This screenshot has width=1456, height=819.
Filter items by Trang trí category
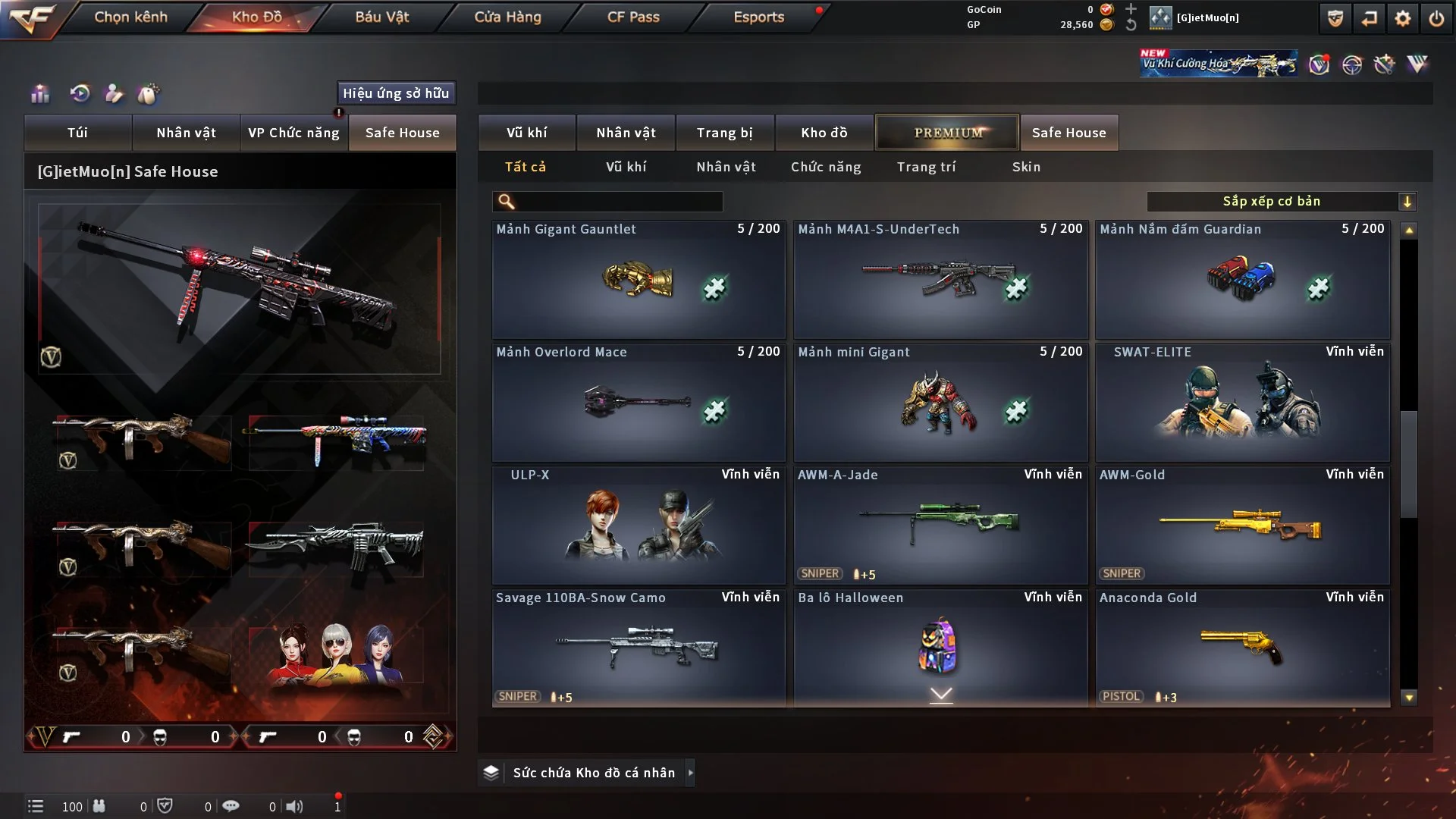click(926, 167)
